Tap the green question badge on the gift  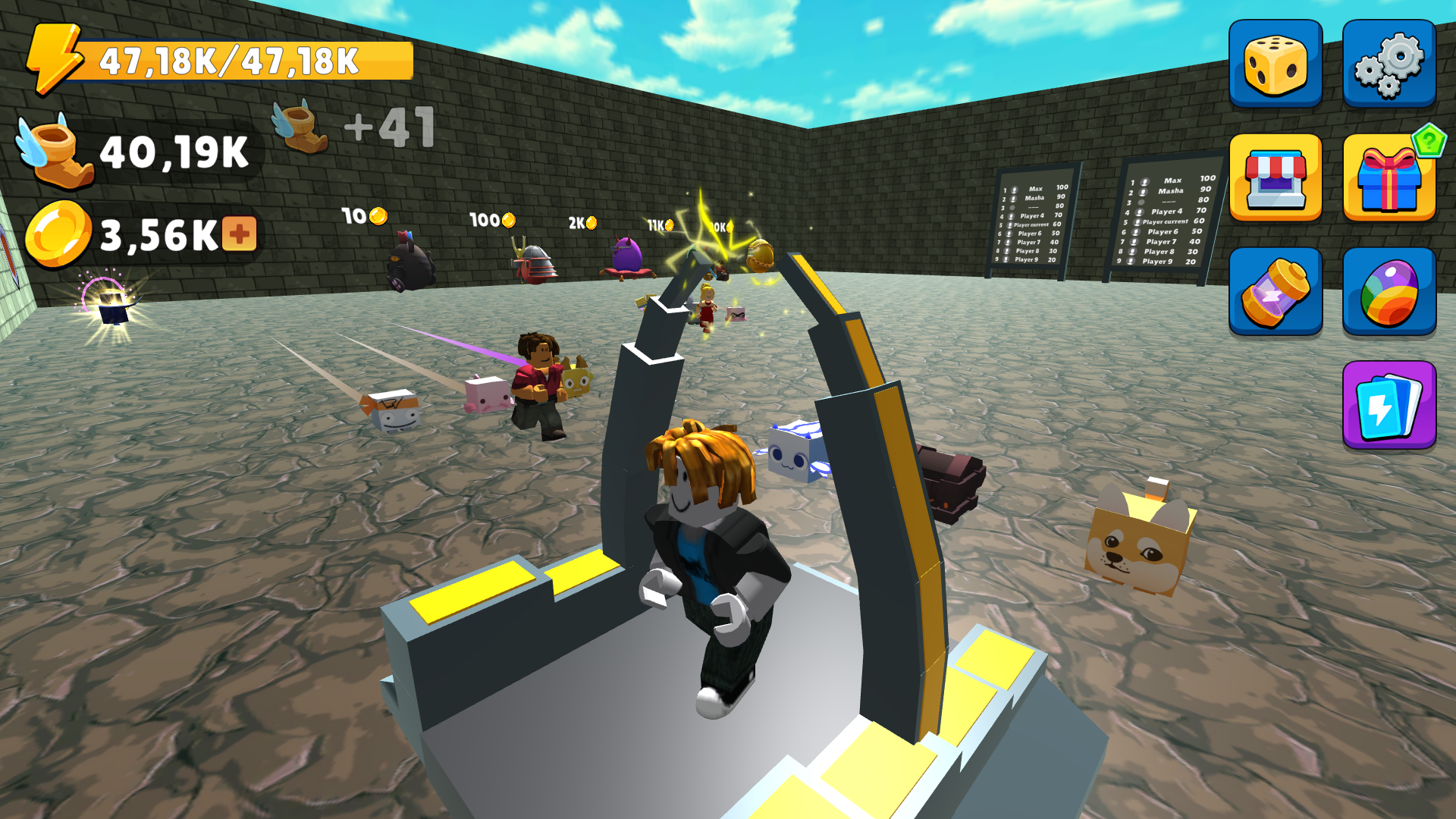click(1429, 140)
